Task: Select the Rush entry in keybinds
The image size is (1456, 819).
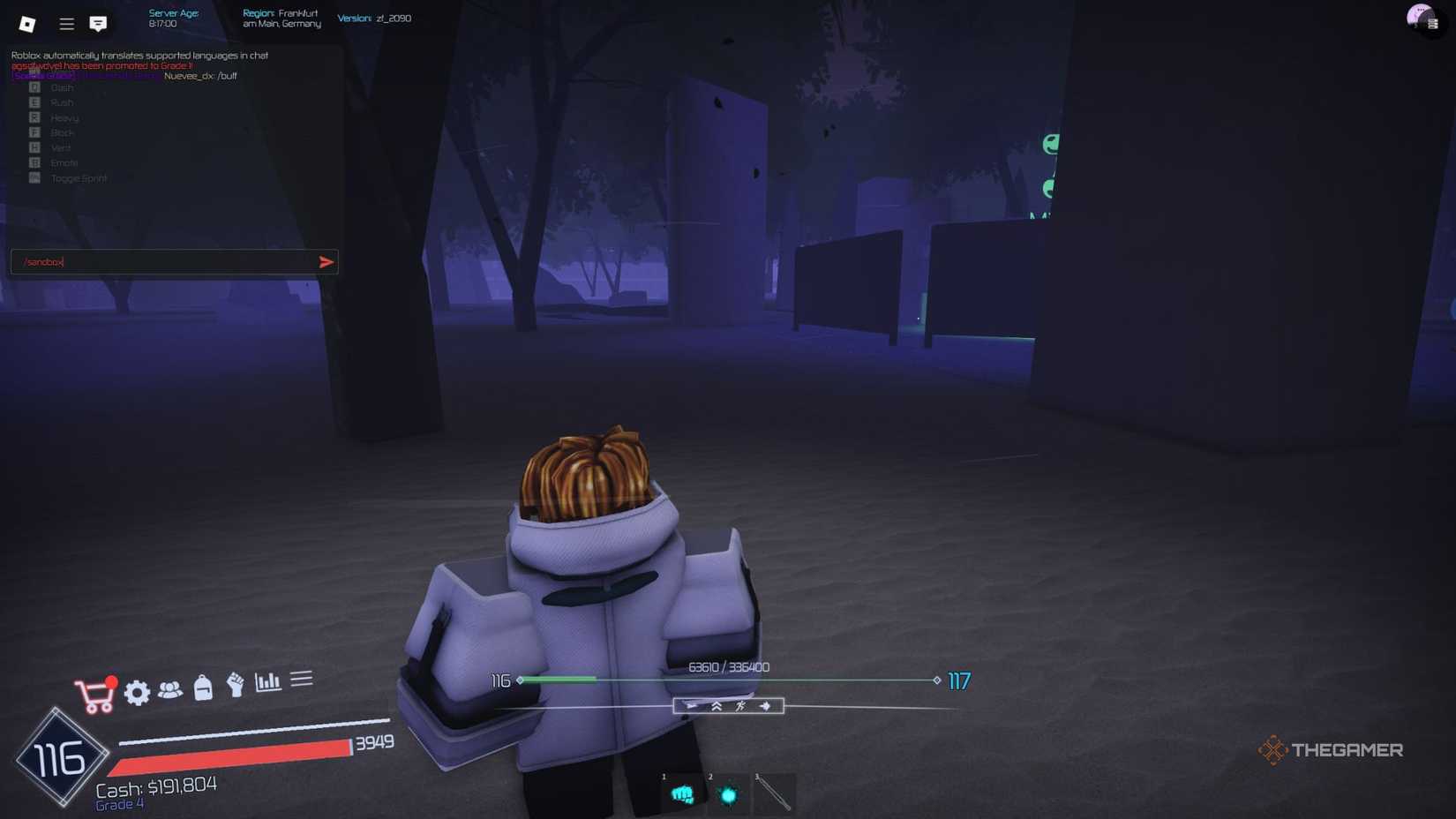Action: point(62,102)
